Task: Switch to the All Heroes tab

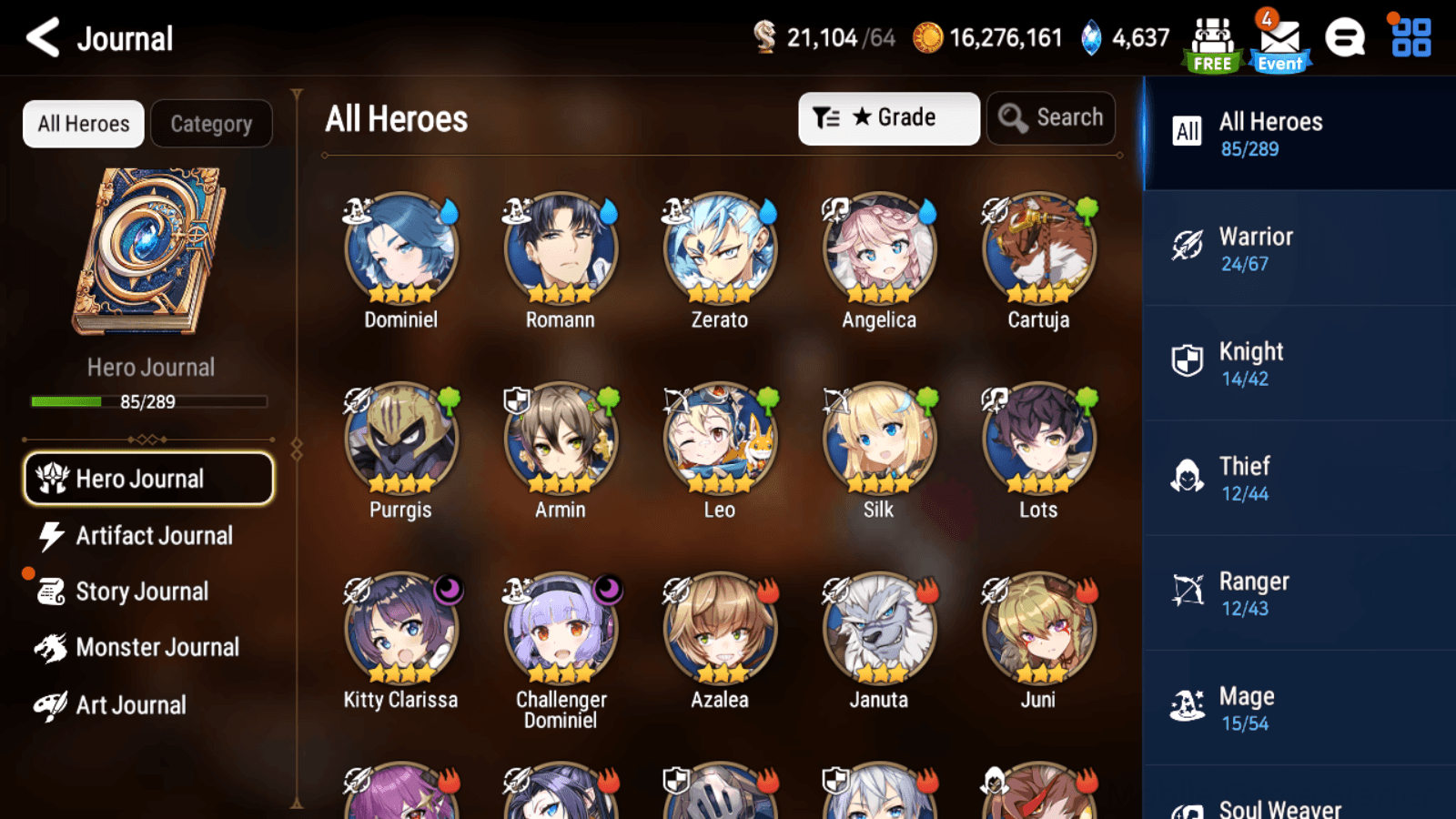Action: point(82,123)
